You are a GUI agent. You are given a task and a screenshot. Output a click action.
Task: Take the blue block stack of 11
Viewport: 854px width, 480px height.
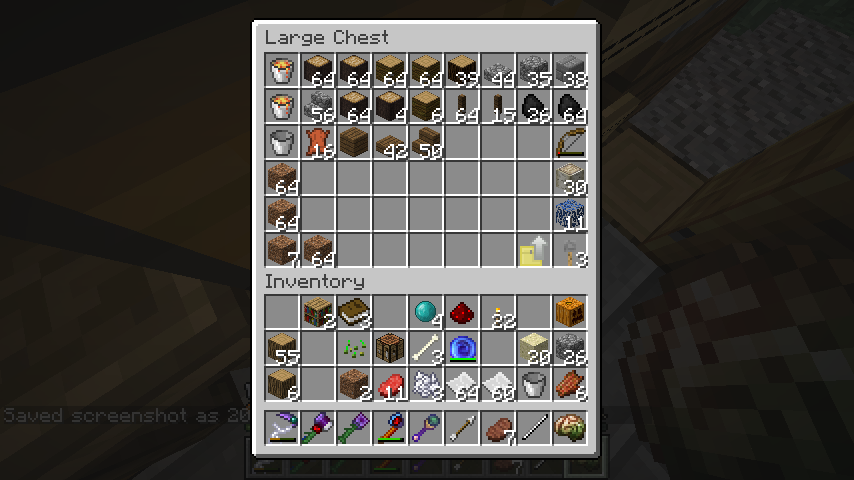(569, 213)
